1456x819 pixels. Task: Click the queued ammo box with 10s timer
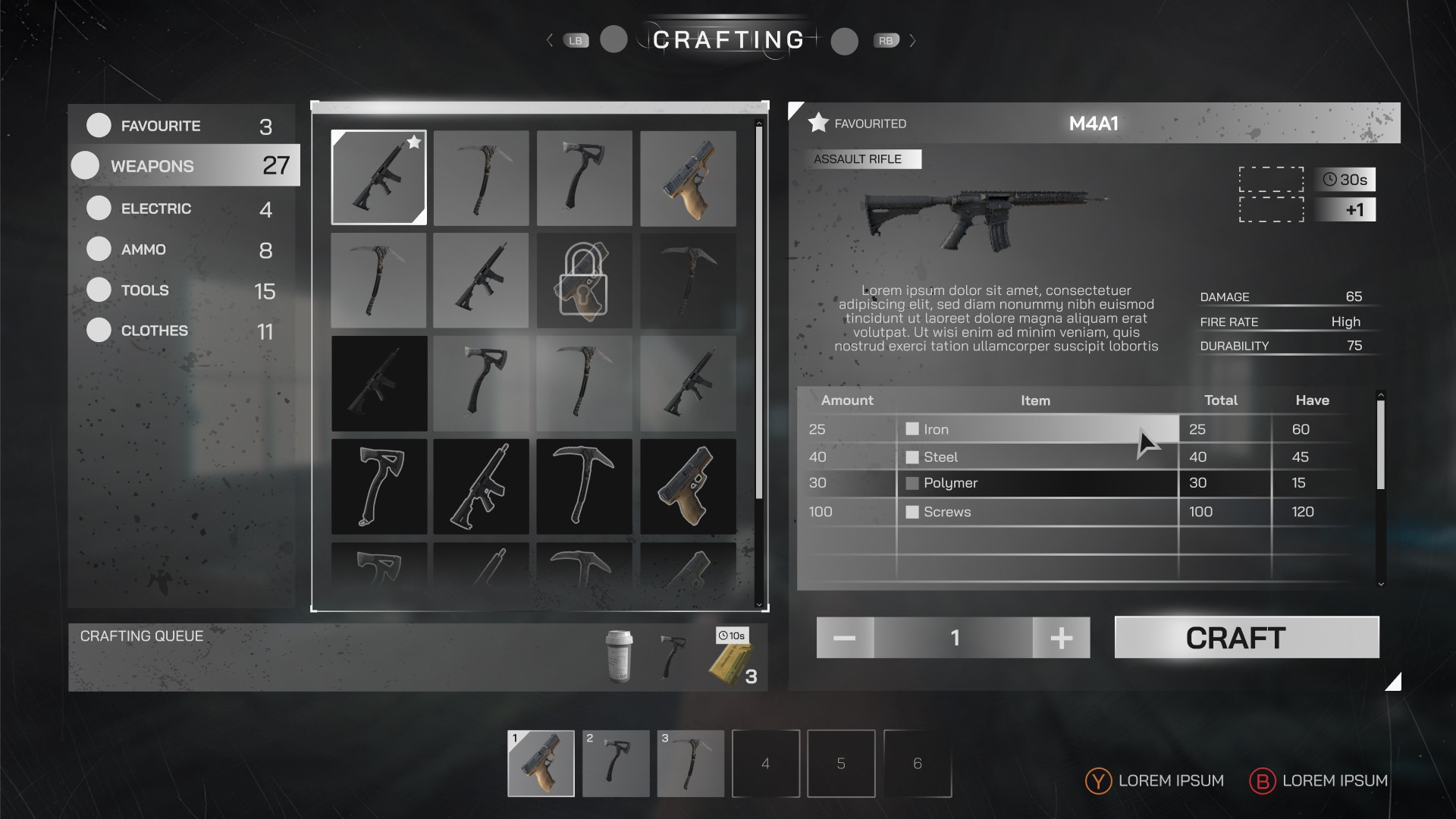pos(731,657)
